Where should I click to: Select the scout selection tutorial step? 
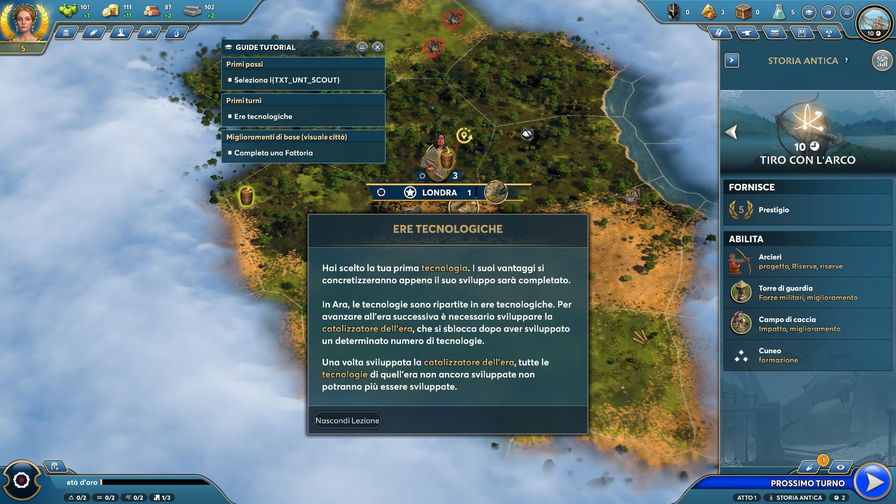pos(303,79)
